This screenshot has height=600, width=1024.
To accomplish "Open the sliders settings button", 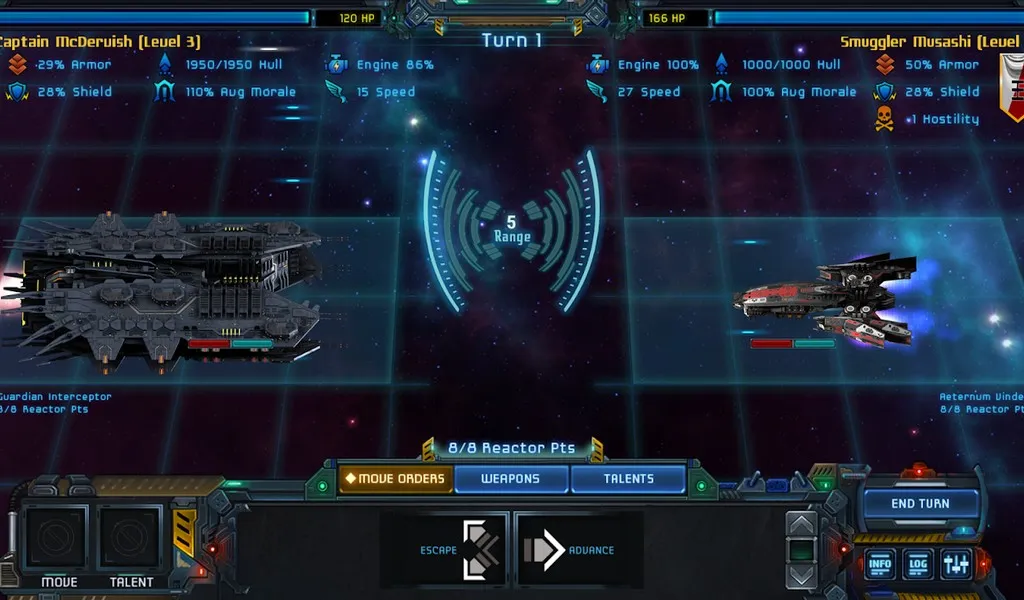I will pos(955,564).
